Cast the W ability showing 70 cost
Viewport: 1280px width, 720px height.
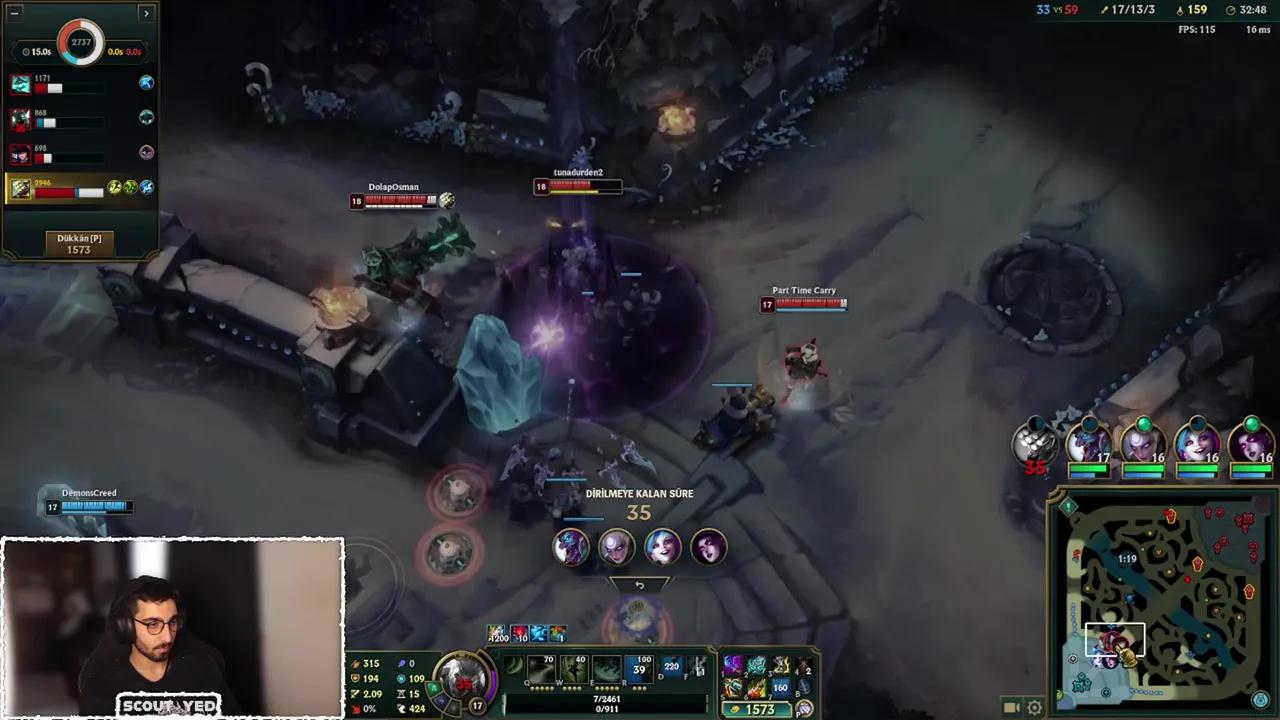point(542,668)
